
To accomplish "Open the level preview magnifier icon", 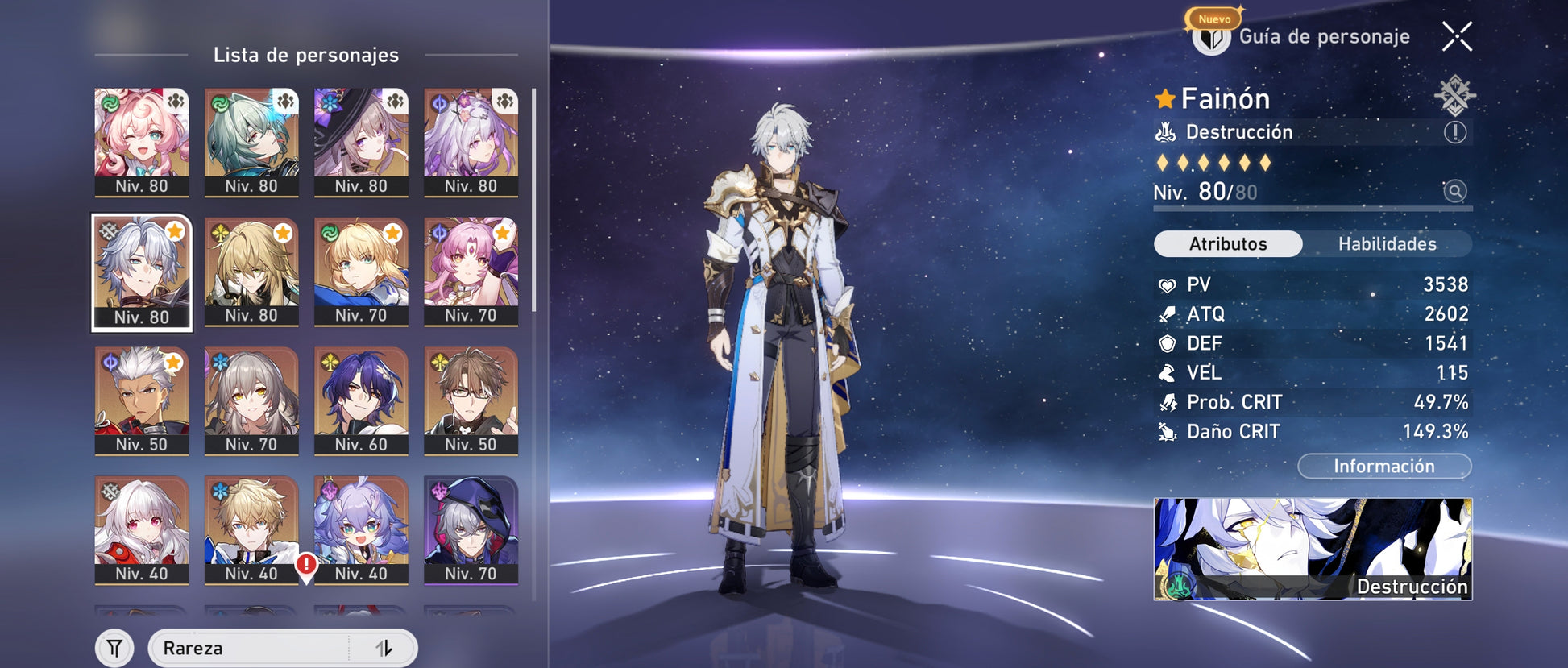I will click(x=1454, y=191).
